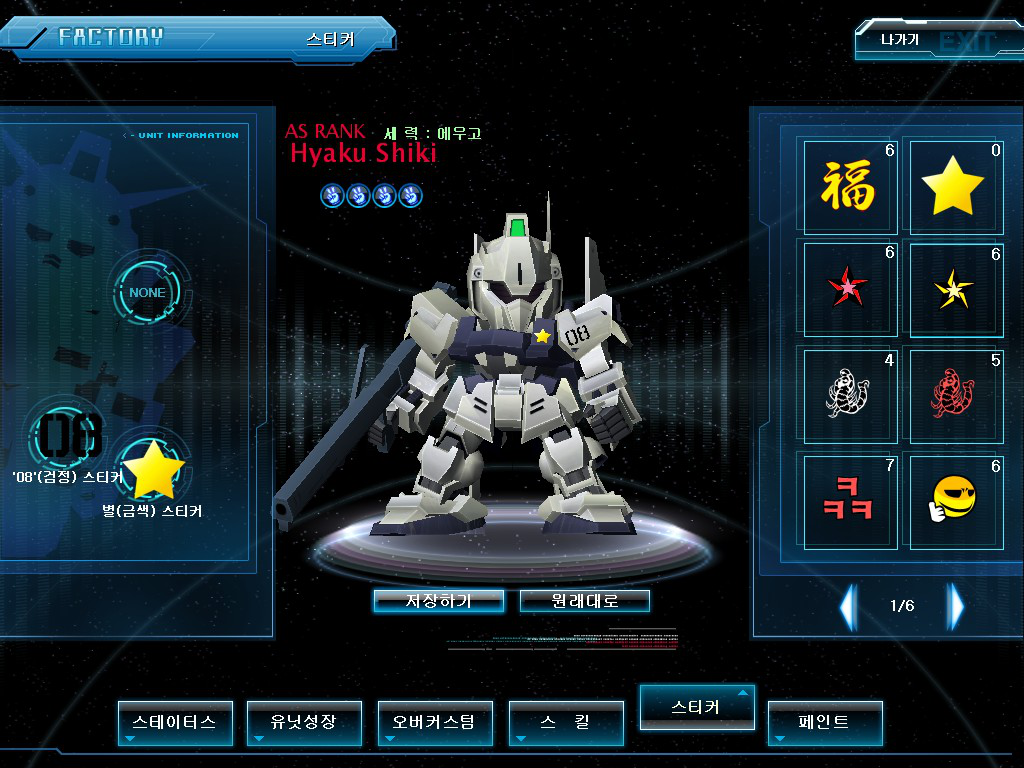
Task: Select the red ㅋㅋ text sticker
Action: (x=849, y=499)
